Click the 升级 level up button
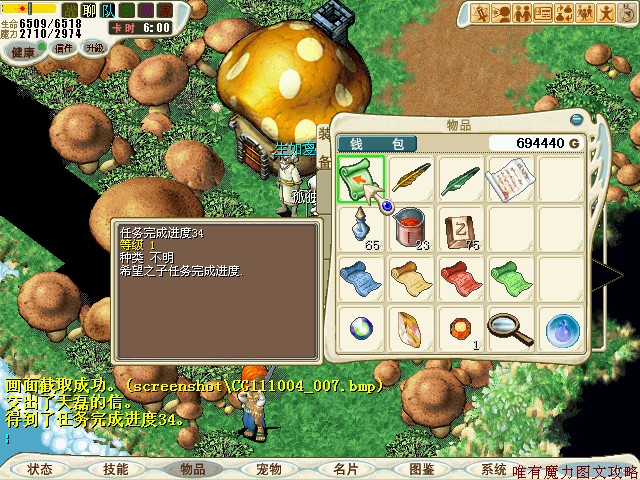Image resolution: width=640 pixels, height=480 pixels. 95,47
